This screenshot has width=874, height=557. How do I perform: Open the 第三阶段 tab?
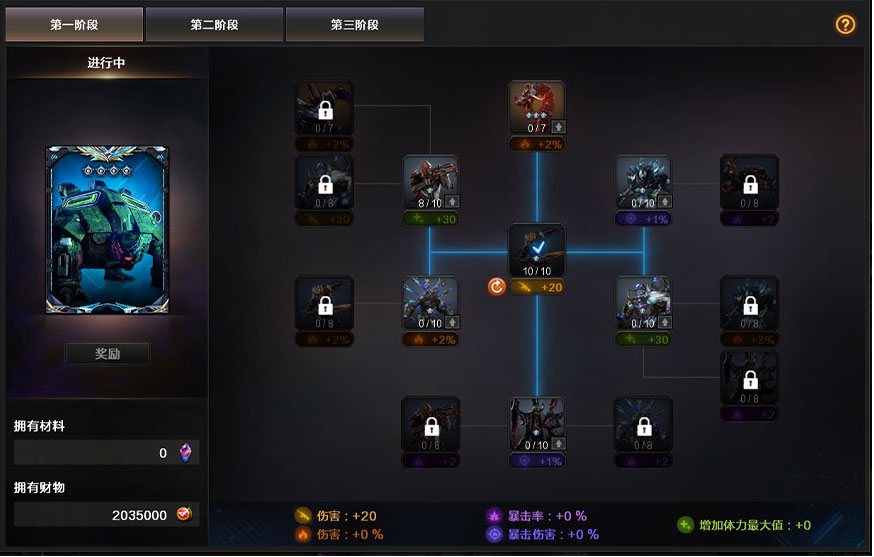click(x=354, y=25)
